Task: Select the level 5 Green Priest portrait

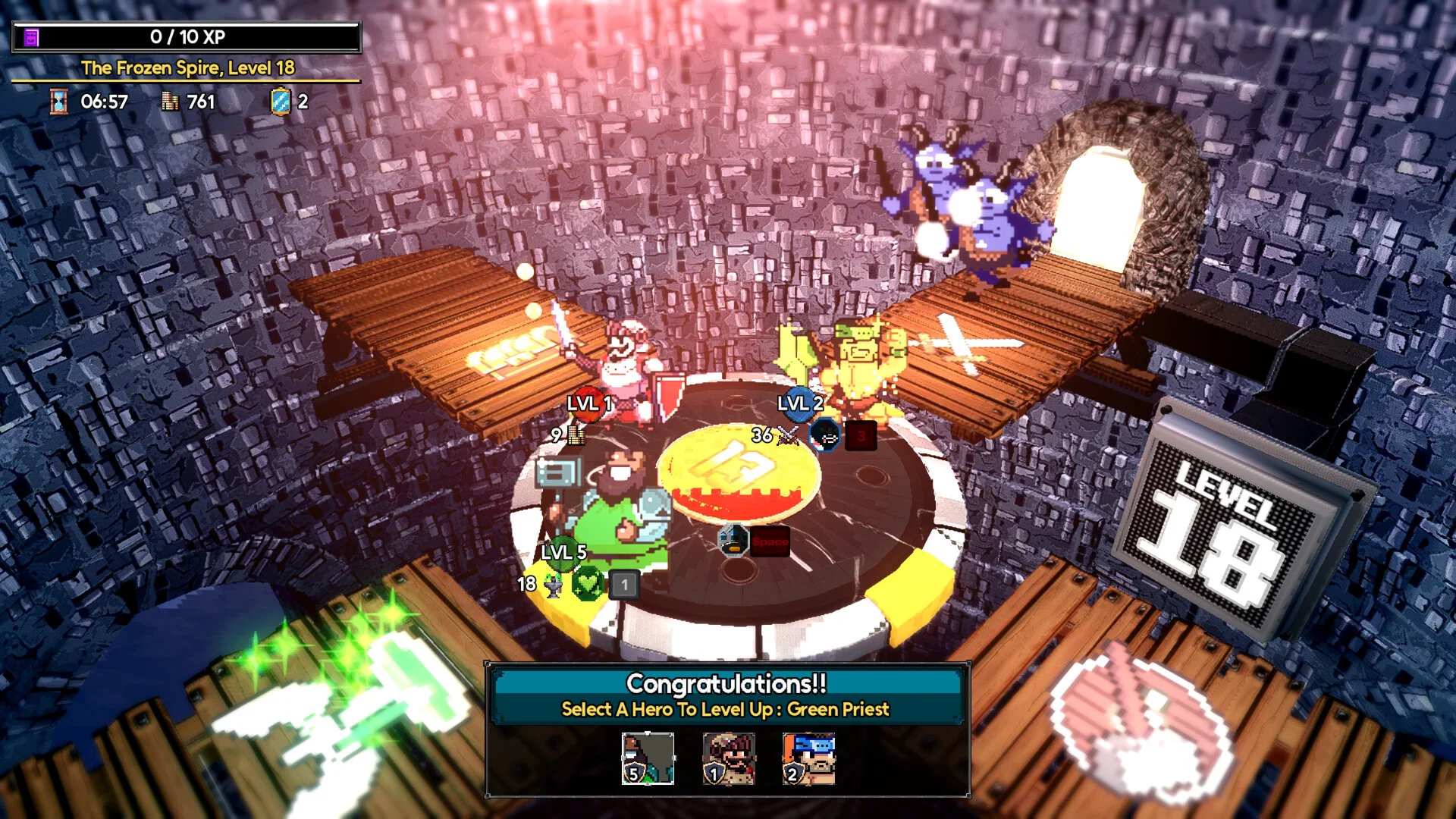Action: [x=648, y=758]
